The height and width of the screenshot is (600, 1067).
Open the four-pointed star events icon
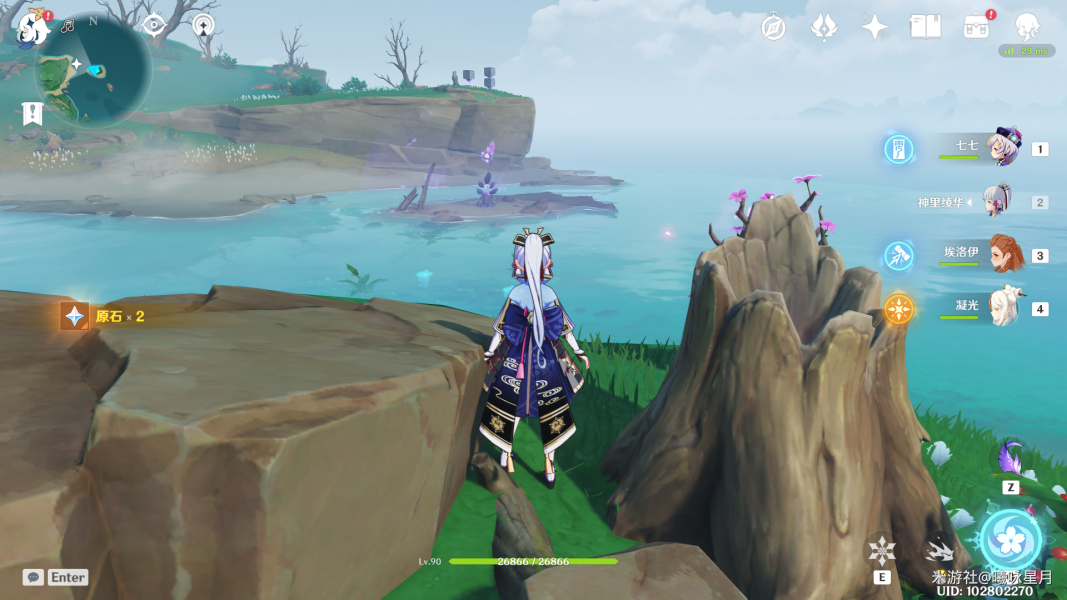[x=875, y=27]
